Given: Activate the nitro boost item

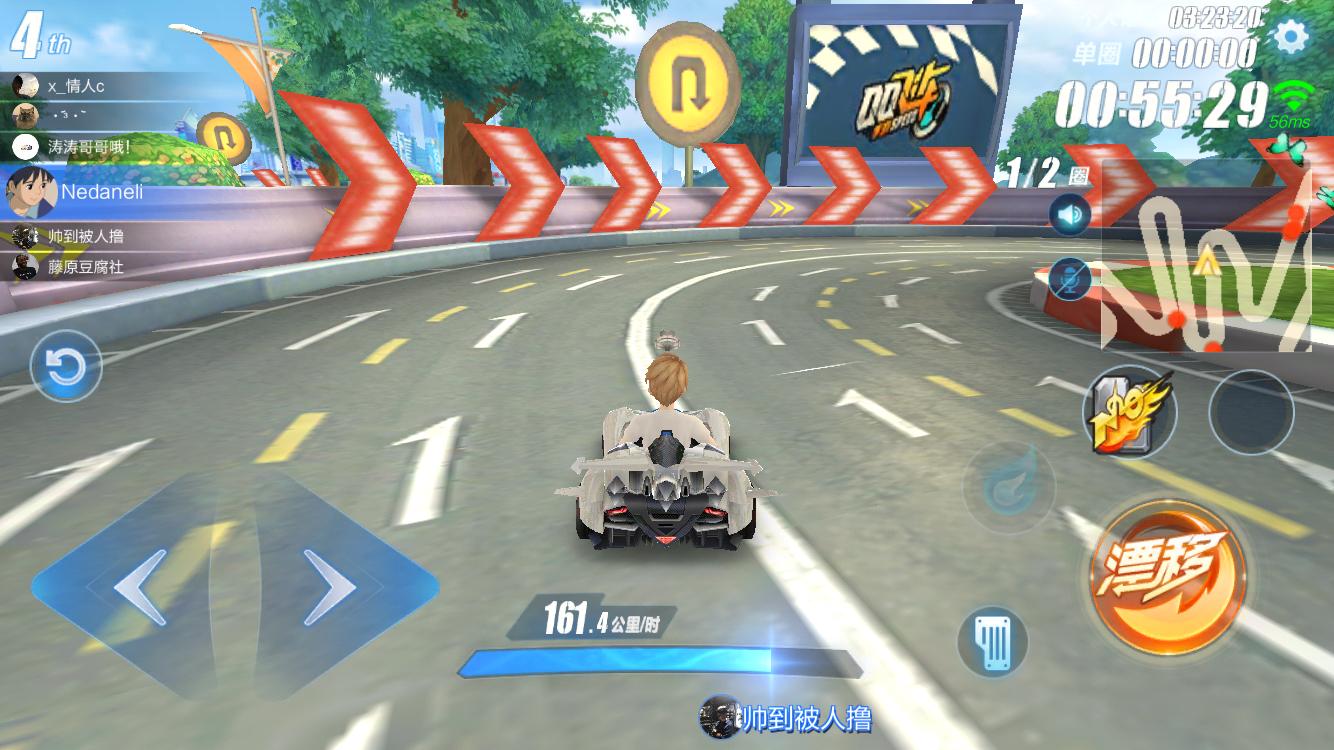Looking at the screenshot, I should point(1129,411).
